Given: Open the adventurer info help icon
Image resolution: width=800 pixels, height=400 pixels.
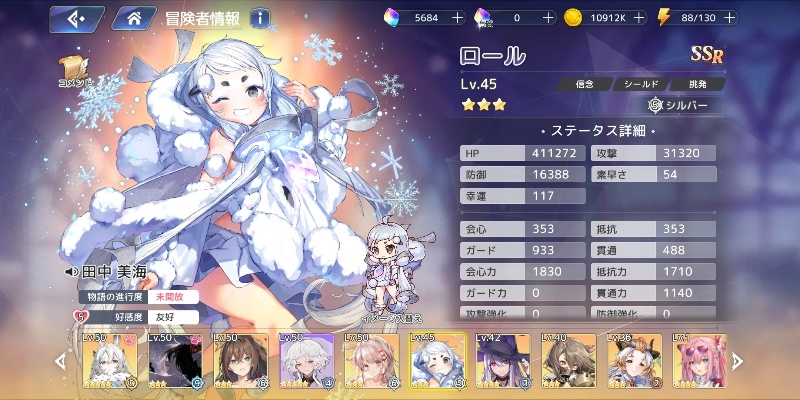Looking at the screenshot, I should pos(260,17).
